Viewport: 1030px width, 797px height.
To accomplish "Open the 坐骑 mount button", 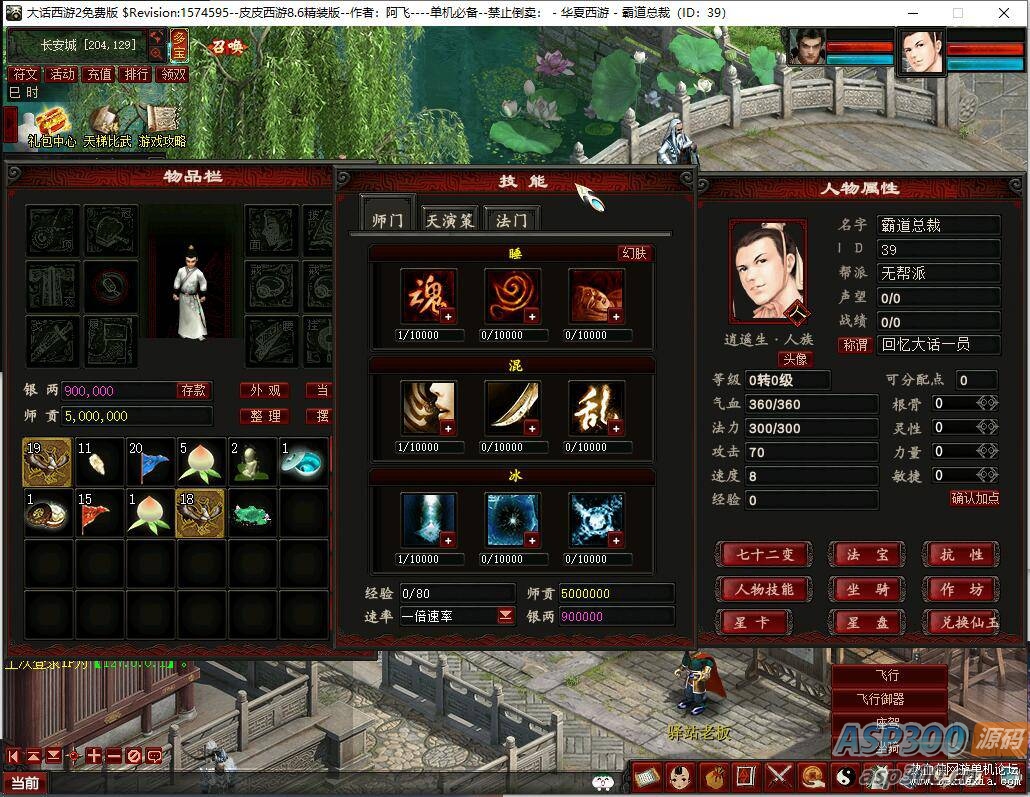I will pos(867,589).
